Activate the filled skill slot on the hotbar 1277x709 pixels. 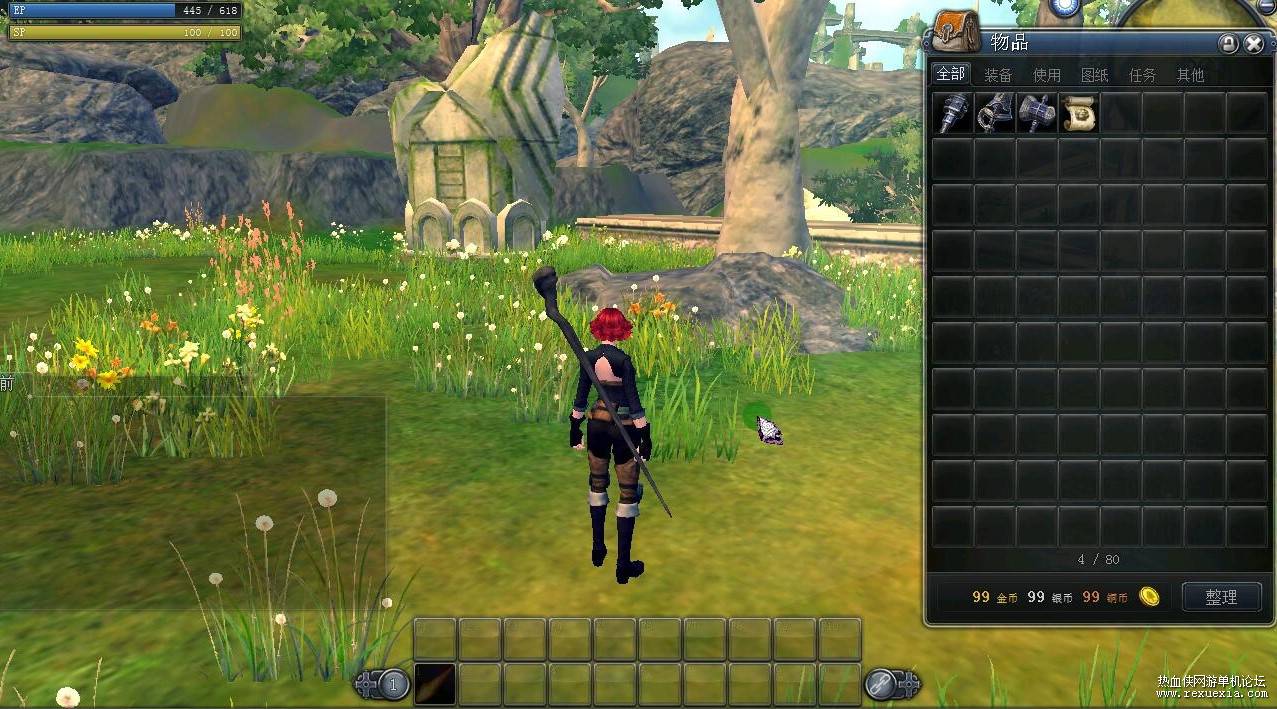435,684
